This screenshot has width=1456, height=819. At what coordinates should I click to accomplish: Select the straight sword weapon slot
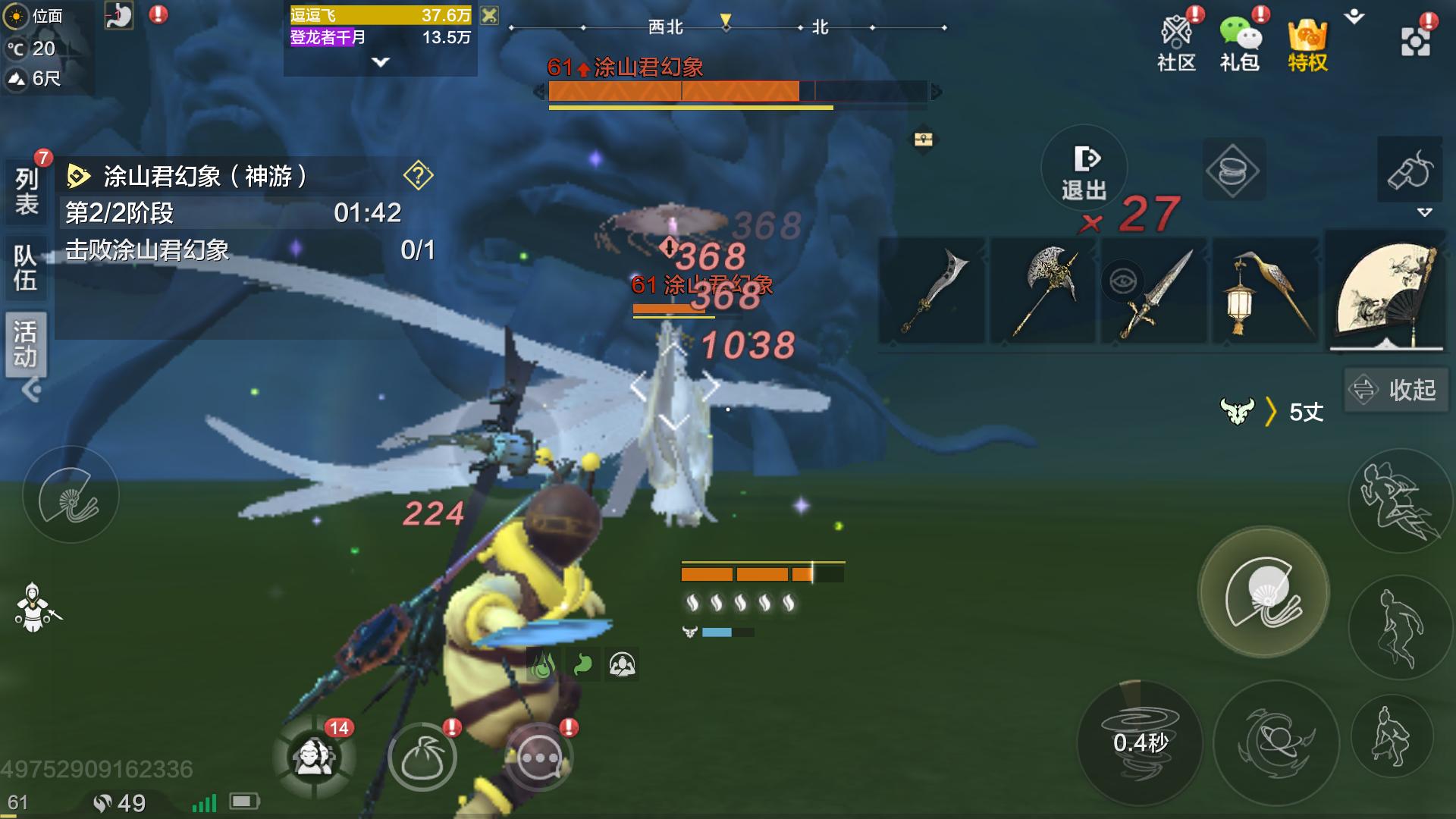click(1153, 292)
